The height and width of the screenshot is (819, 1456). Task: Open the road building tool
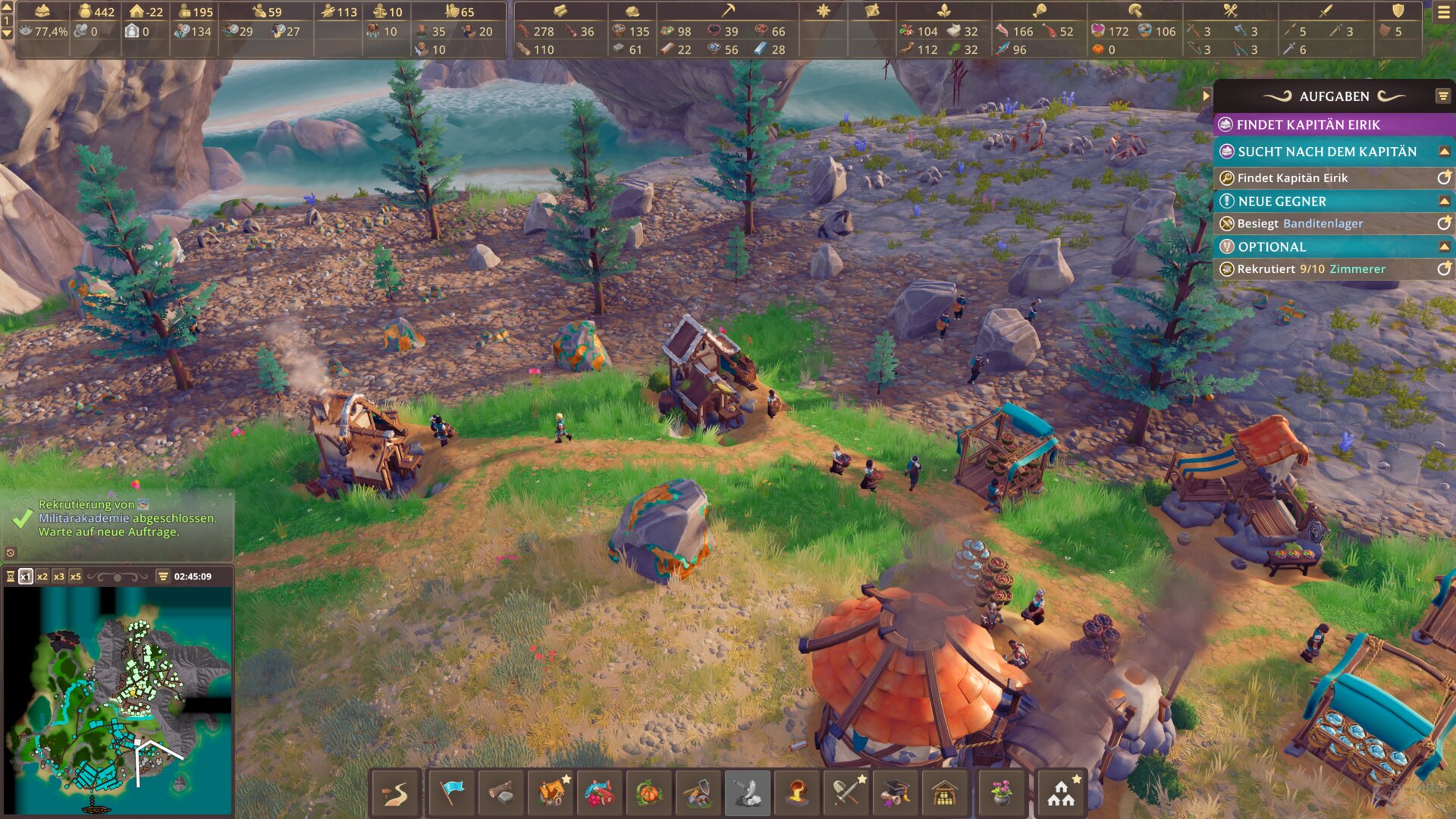point(395,793)
